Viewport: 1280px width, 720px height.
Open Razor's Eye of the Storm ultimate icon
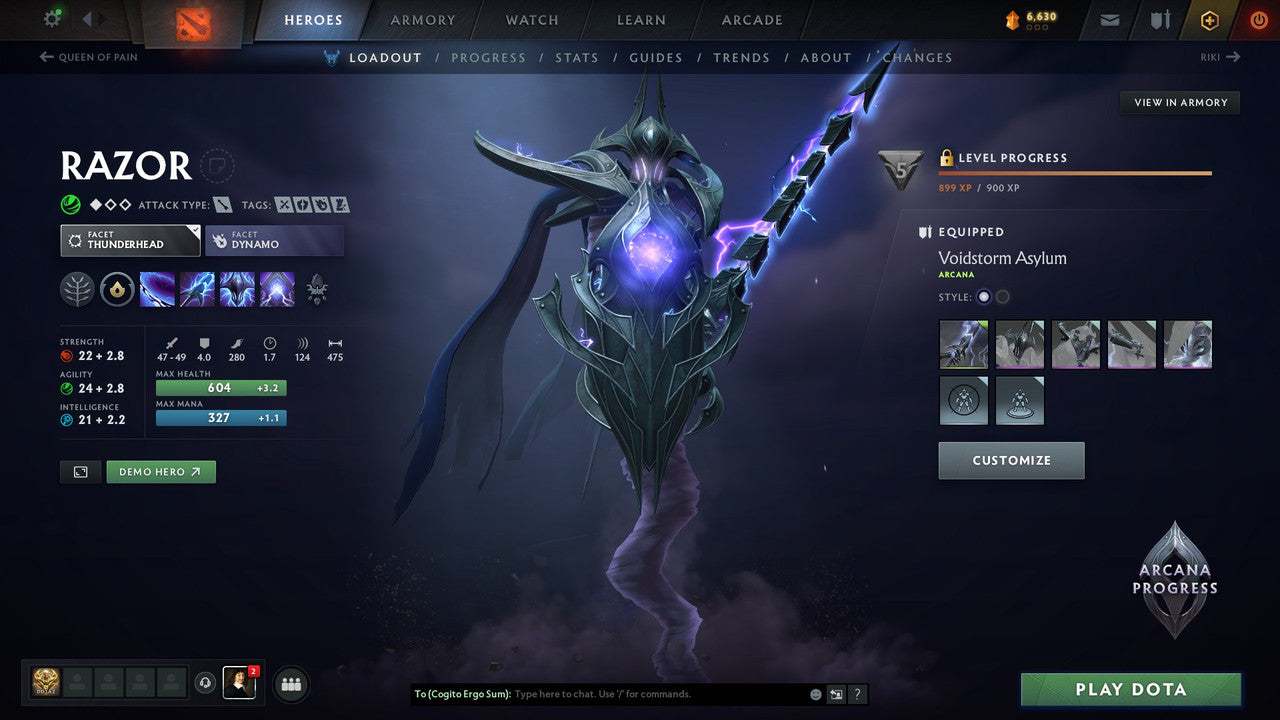[x=277, y=290]
